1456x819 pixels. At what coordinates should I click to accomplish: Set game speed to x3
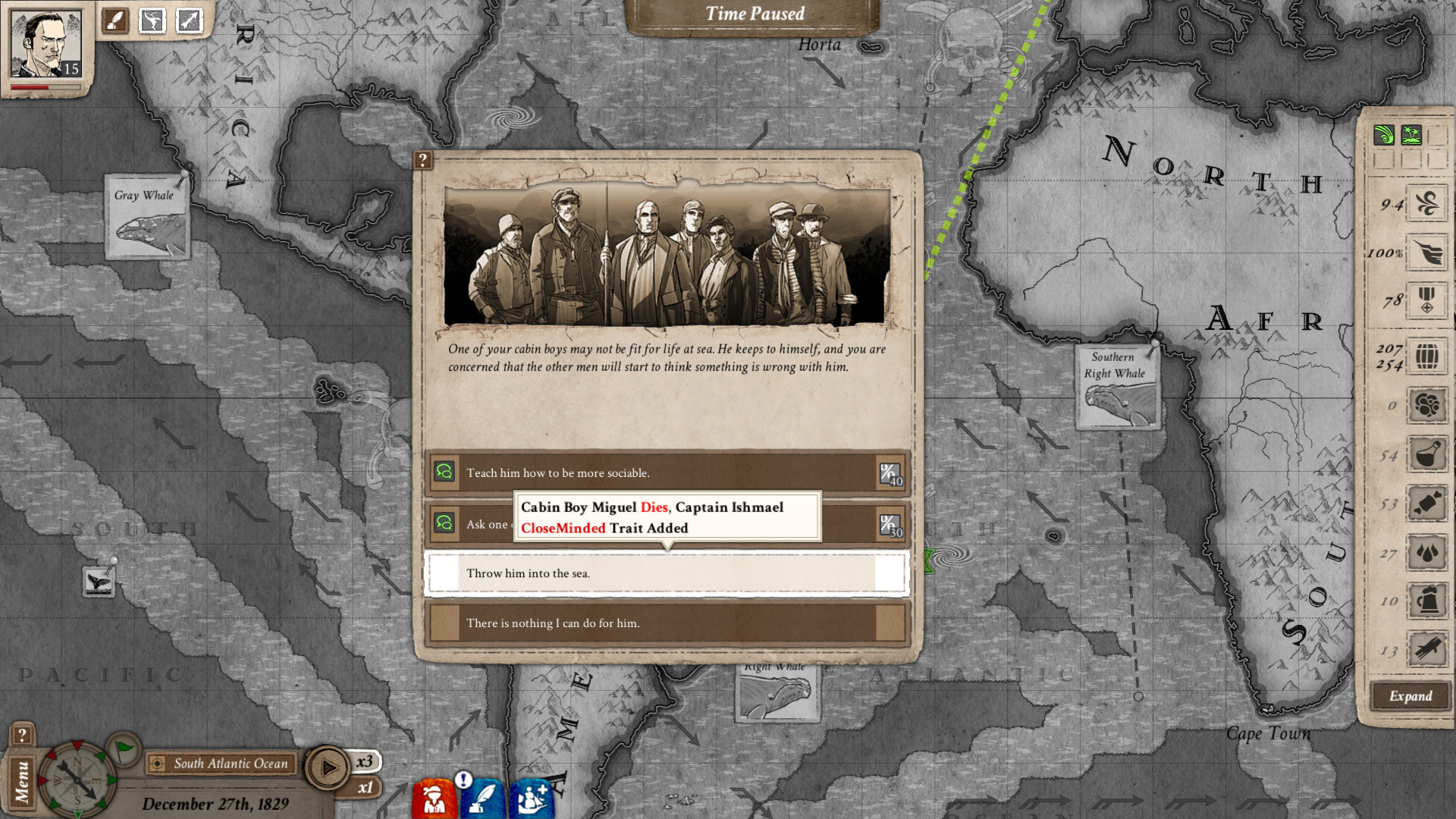[x=365, y=761]
